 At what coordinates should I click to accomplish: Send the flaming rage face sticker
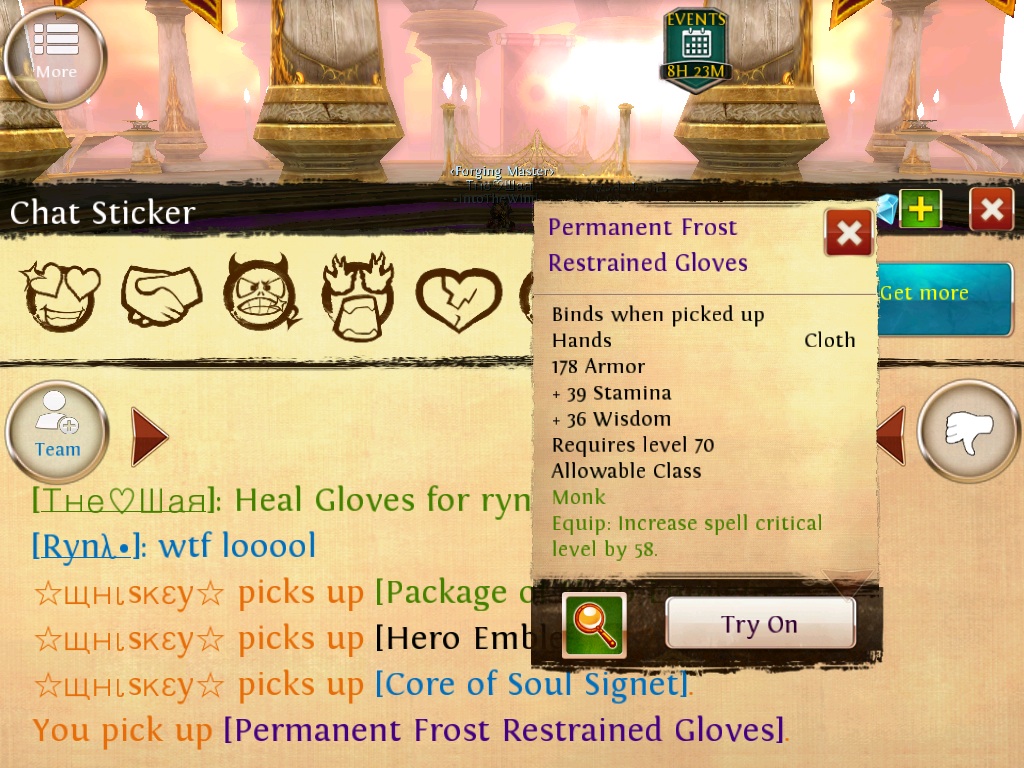pos(357,297)
